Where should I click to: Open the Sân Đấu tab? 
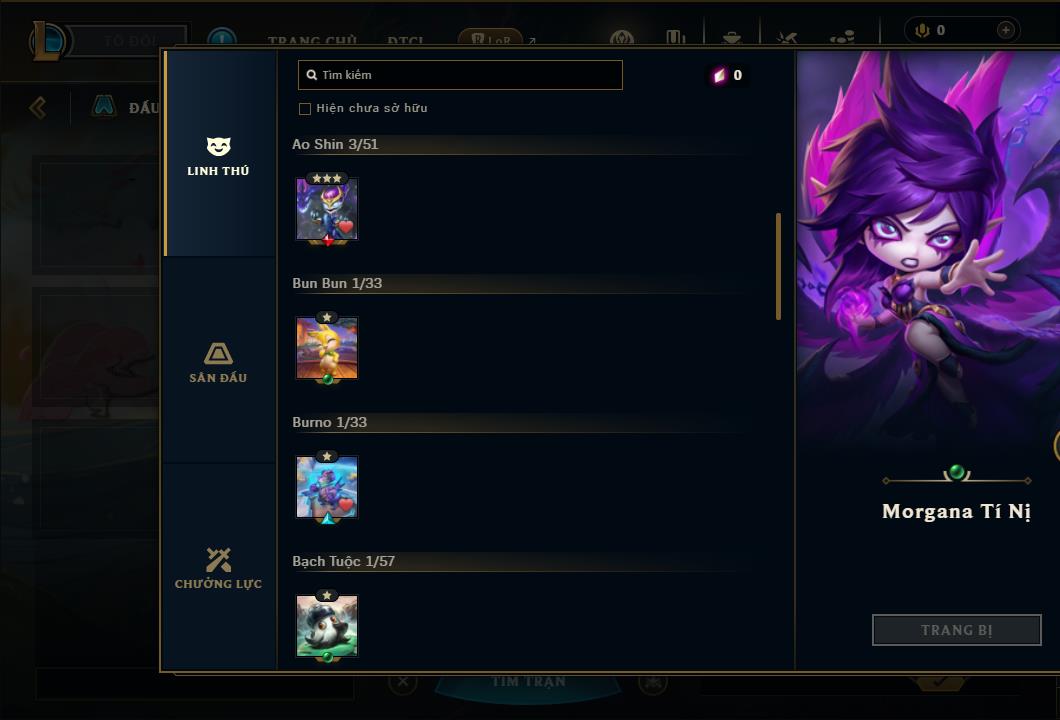point(218,362)
